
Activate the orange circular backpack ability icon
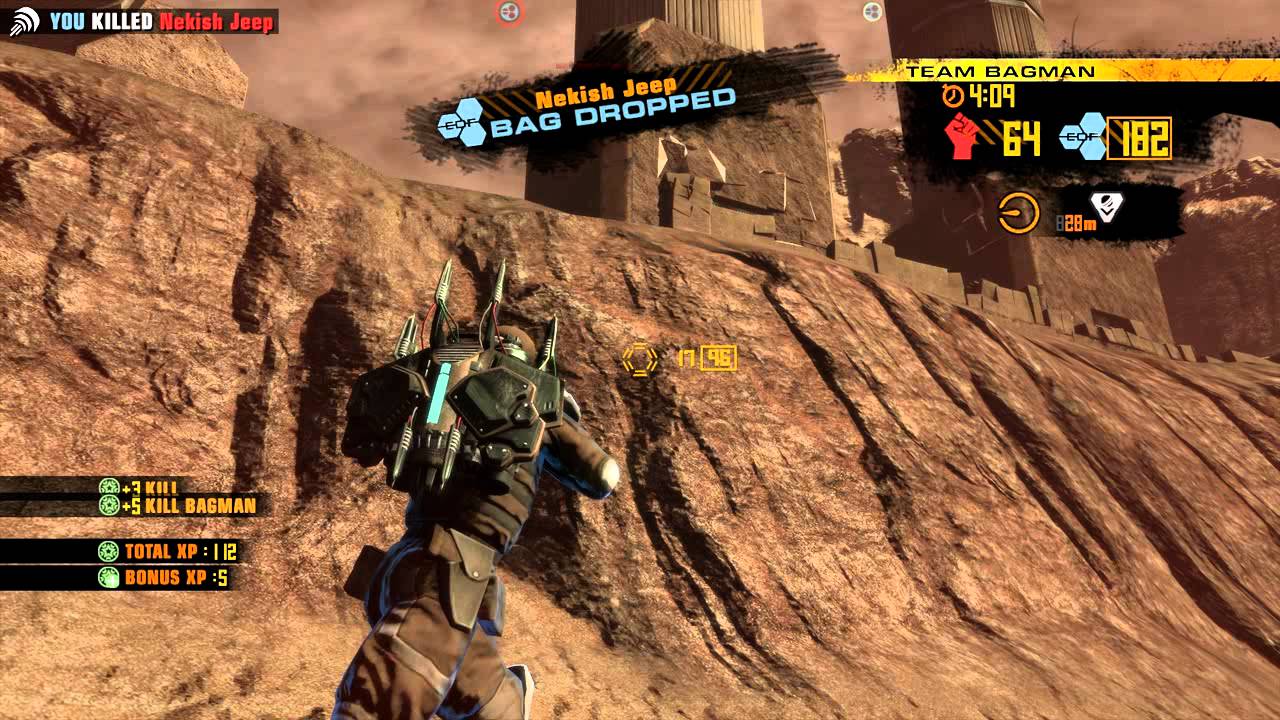(x=1018, y=213)
